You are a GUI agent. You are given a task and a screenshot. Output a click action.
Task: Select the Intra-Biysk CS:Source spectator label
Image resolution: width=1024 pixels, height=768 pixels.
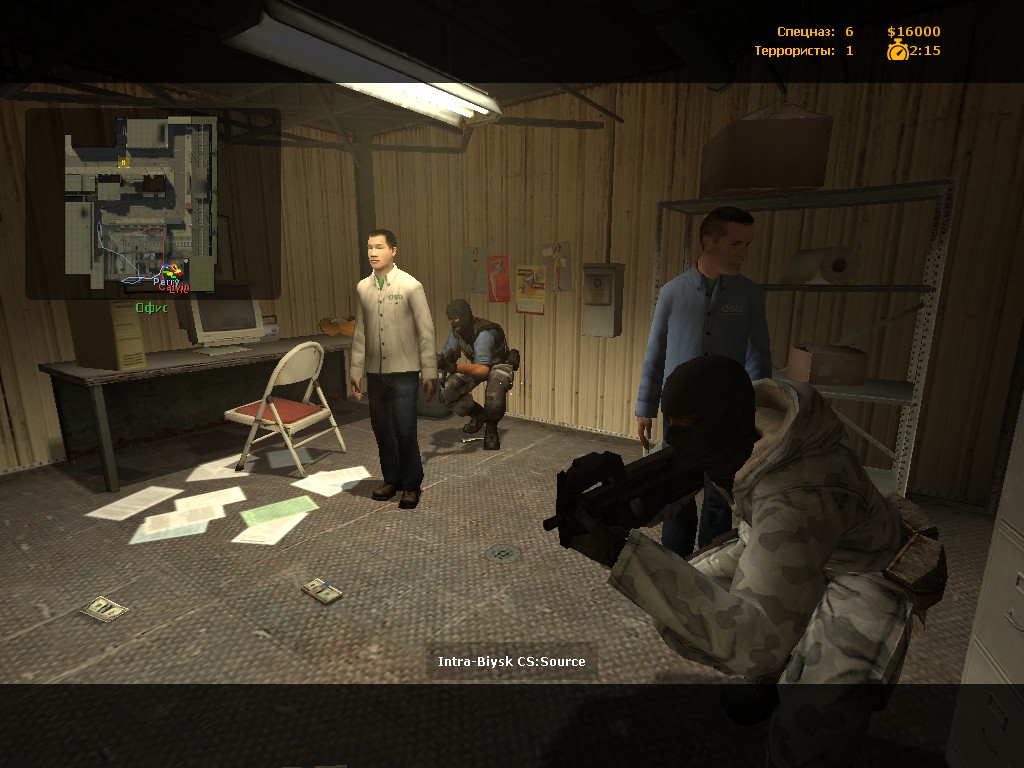(511, 661)
